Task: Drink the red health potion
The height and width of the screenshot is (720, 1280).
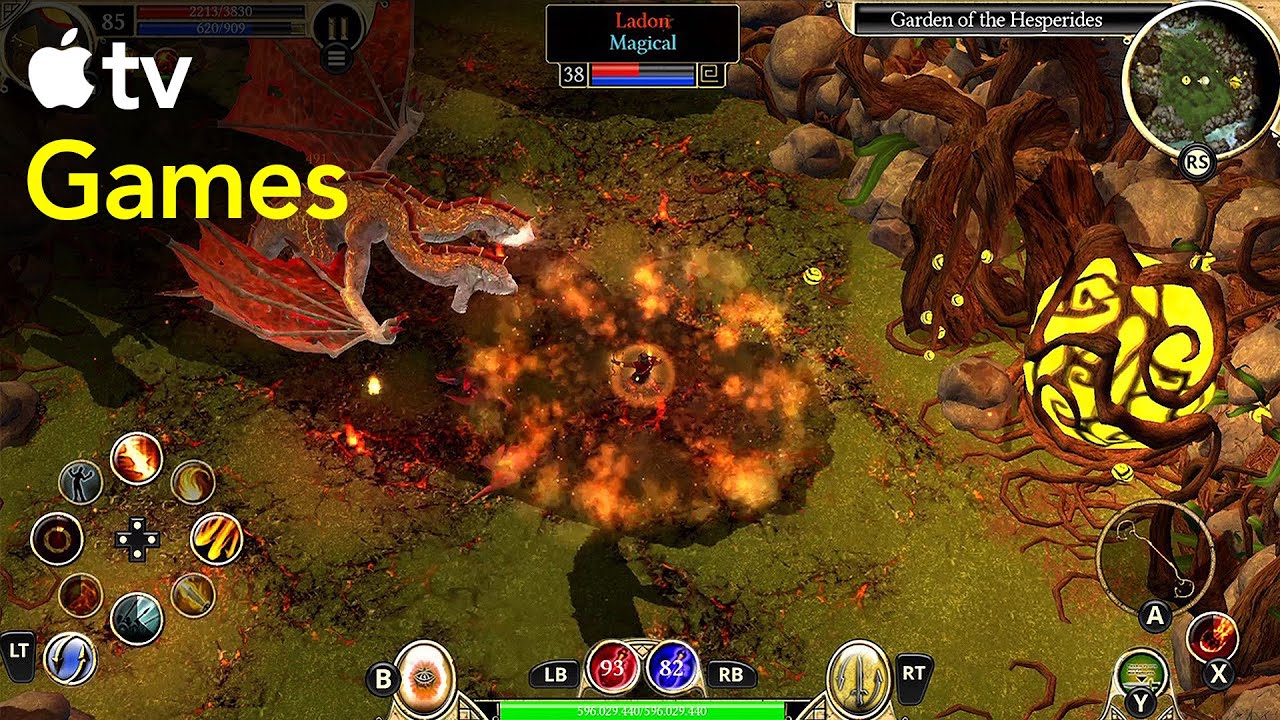Action: (x=612, y=668)
